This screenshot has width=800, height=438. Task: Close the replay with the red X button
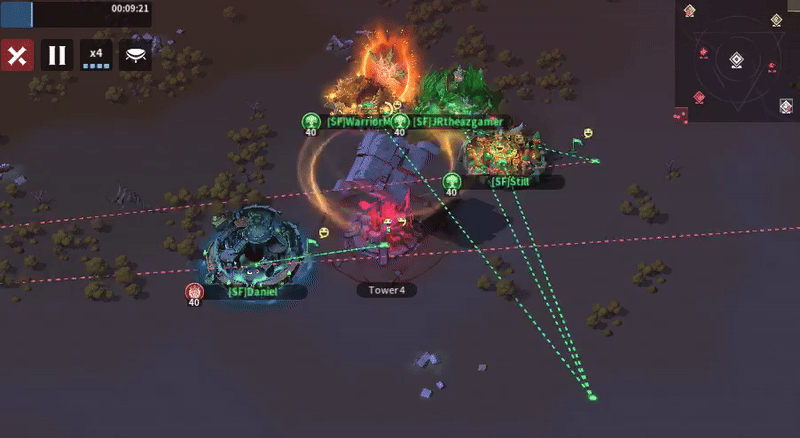coord(15,55)
